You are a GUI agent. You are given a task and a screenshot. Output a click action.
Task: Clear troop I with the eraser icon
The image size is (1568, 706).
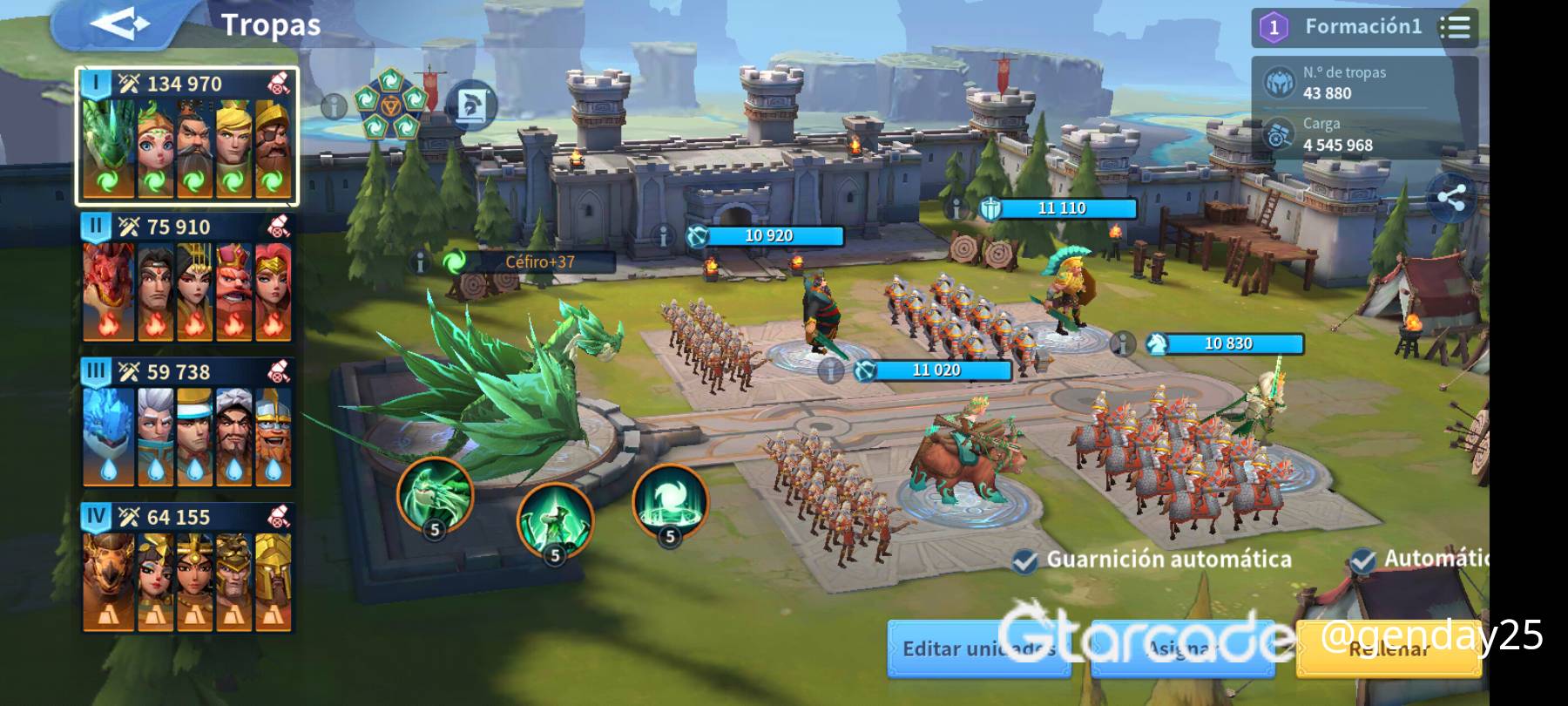[x=278, y=84]
